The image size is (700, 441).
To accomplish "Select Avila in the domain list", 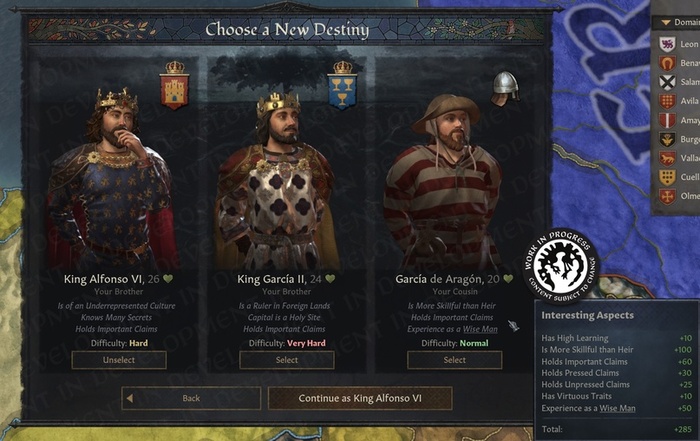I will (x=678, y=101).
